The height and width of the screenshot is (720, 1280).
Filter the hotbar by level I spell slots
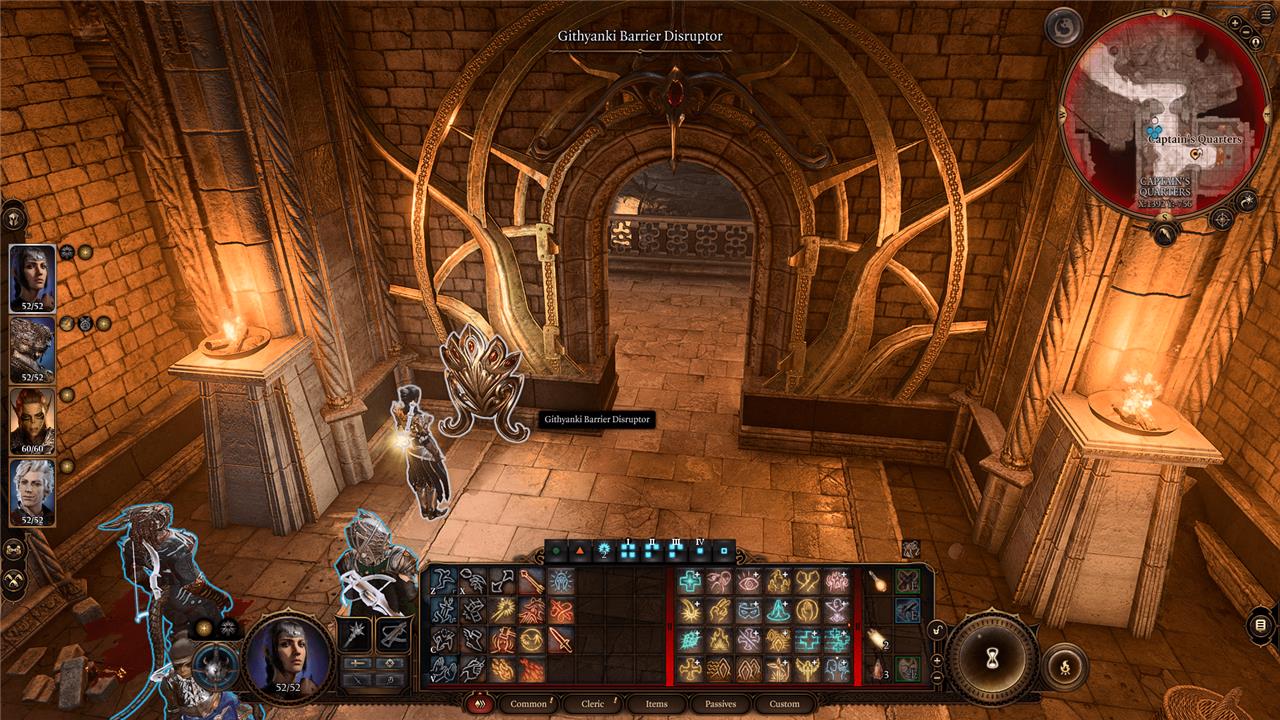click(x=628, y=550)
